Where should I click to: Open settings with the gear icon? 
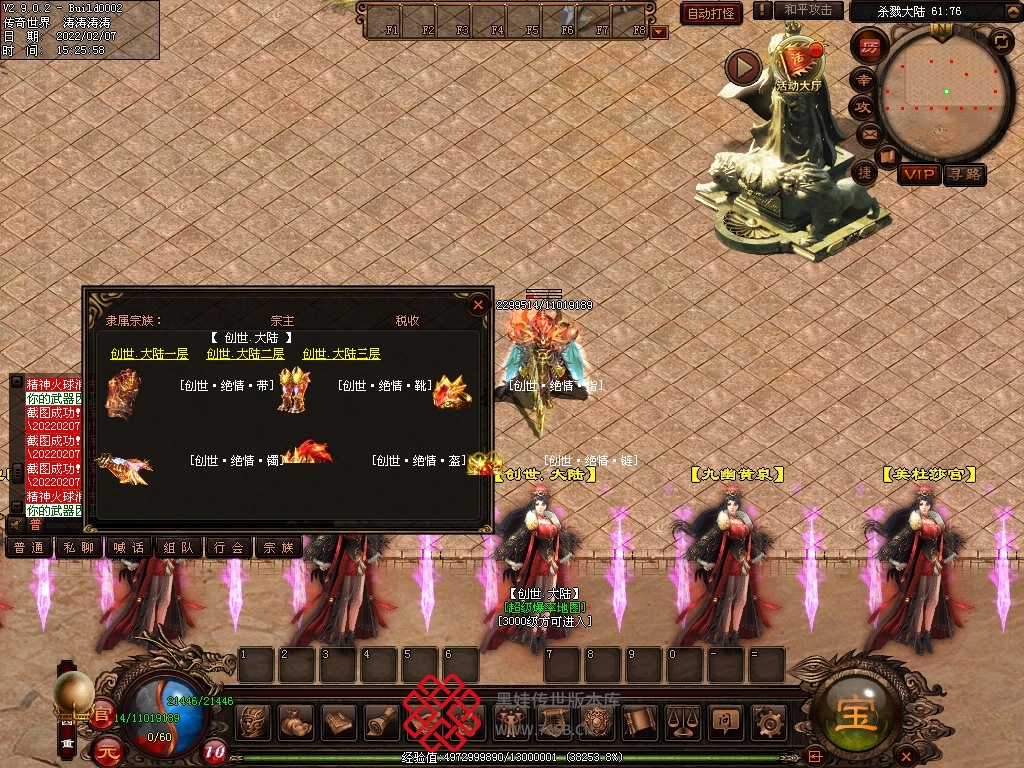[768, 721]
